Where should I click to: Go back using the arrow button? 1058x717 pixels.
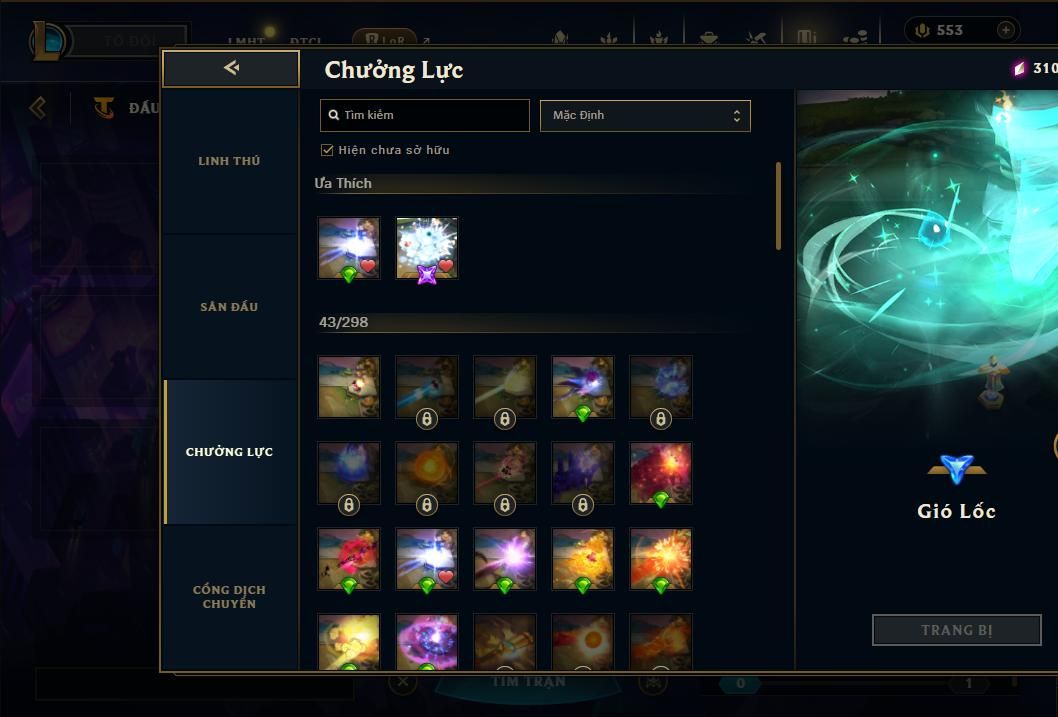click(231, 68)
